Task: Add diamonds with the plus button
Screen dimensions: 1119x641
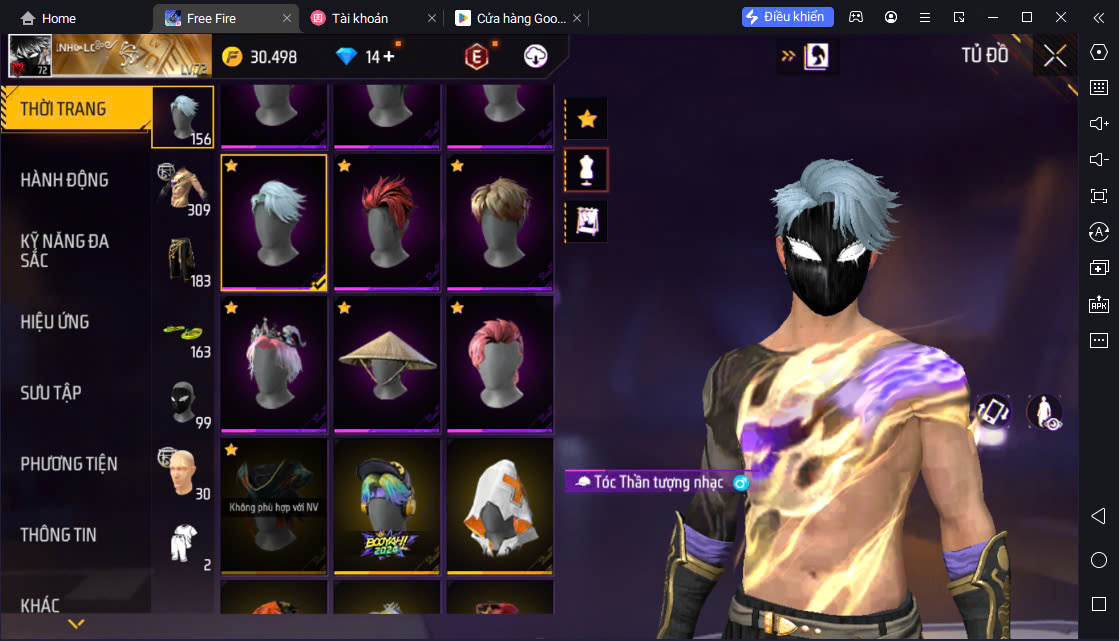Action: click(x=389, y=57)
